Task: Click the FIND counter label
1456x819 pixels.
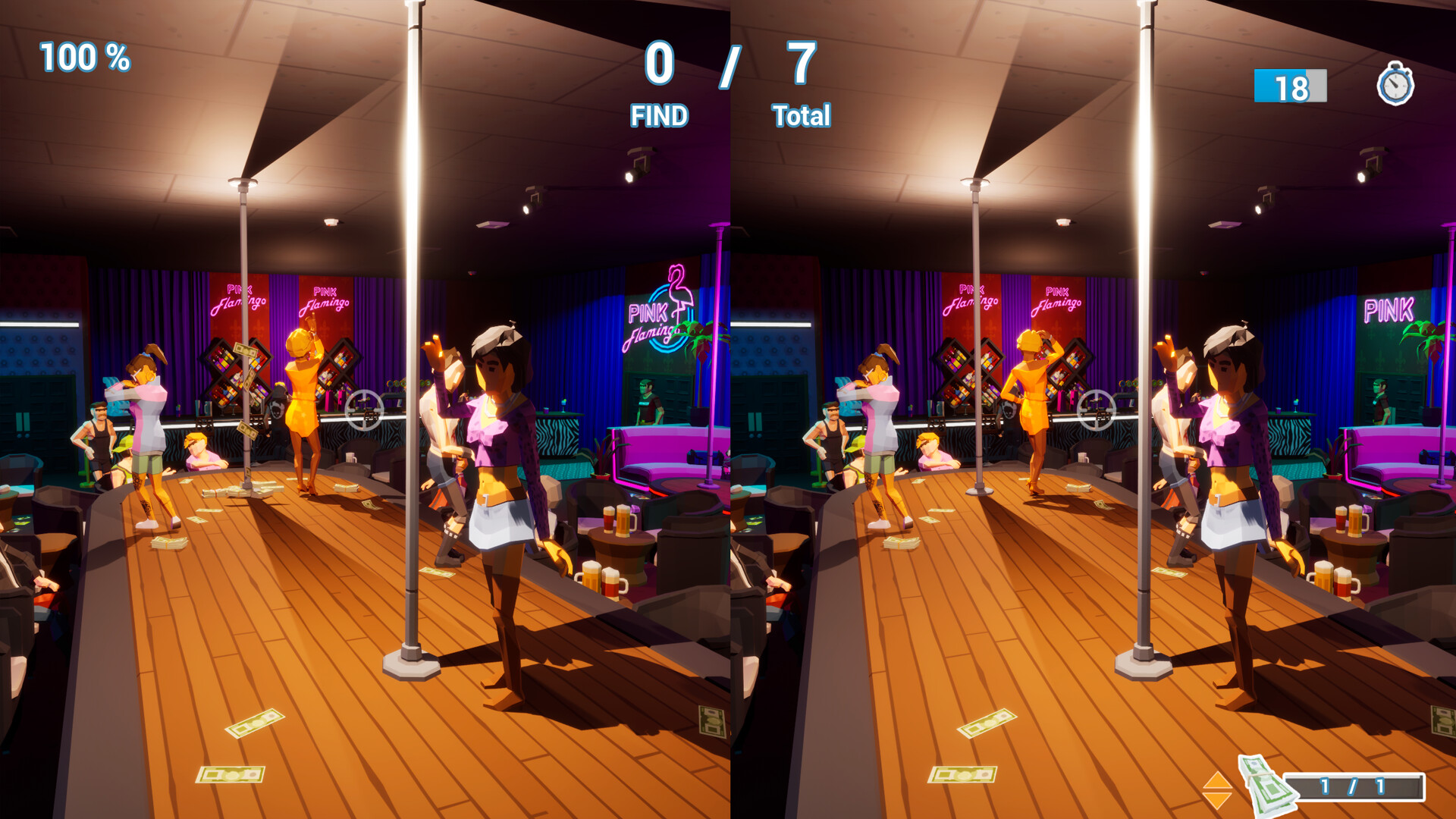Action: pos(661,117)
